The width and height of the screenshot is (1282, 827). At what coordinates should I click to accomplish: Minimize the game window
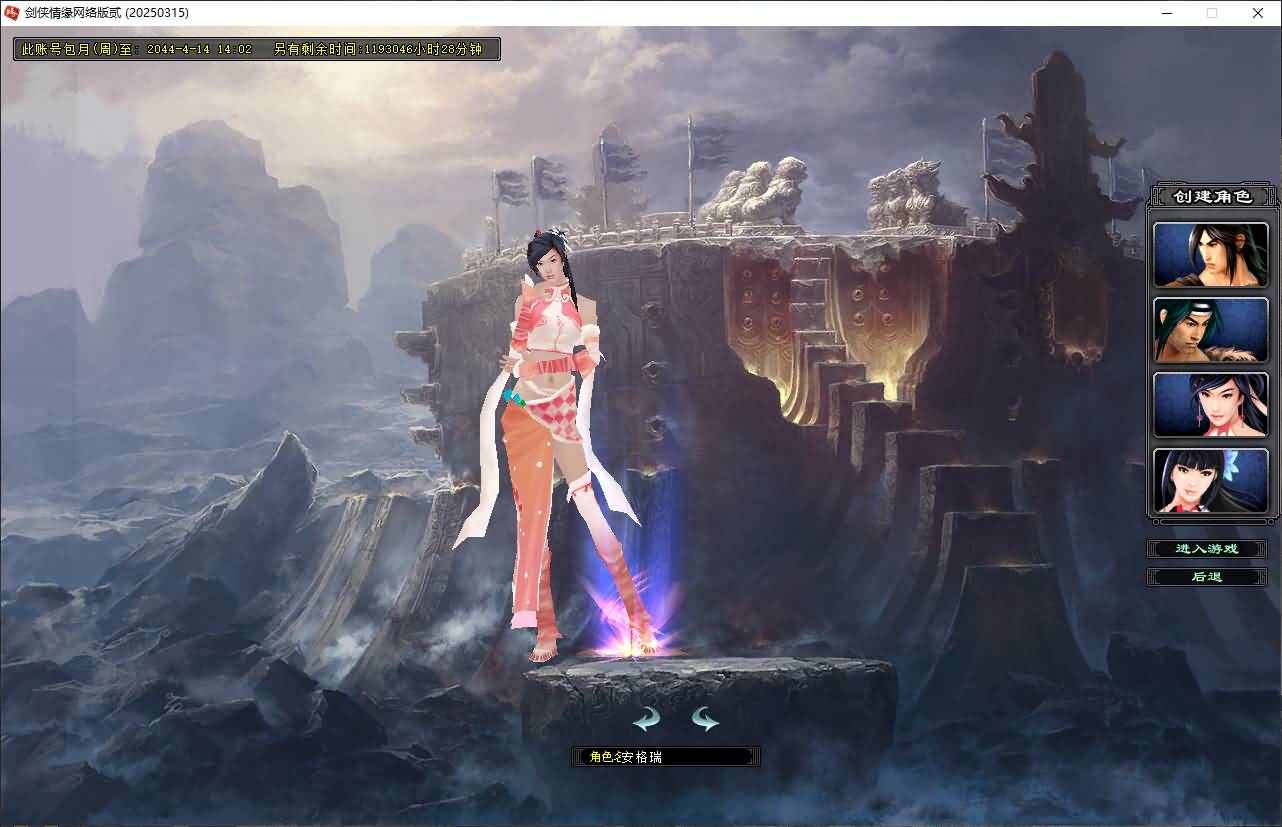(x=1166, y=13)
